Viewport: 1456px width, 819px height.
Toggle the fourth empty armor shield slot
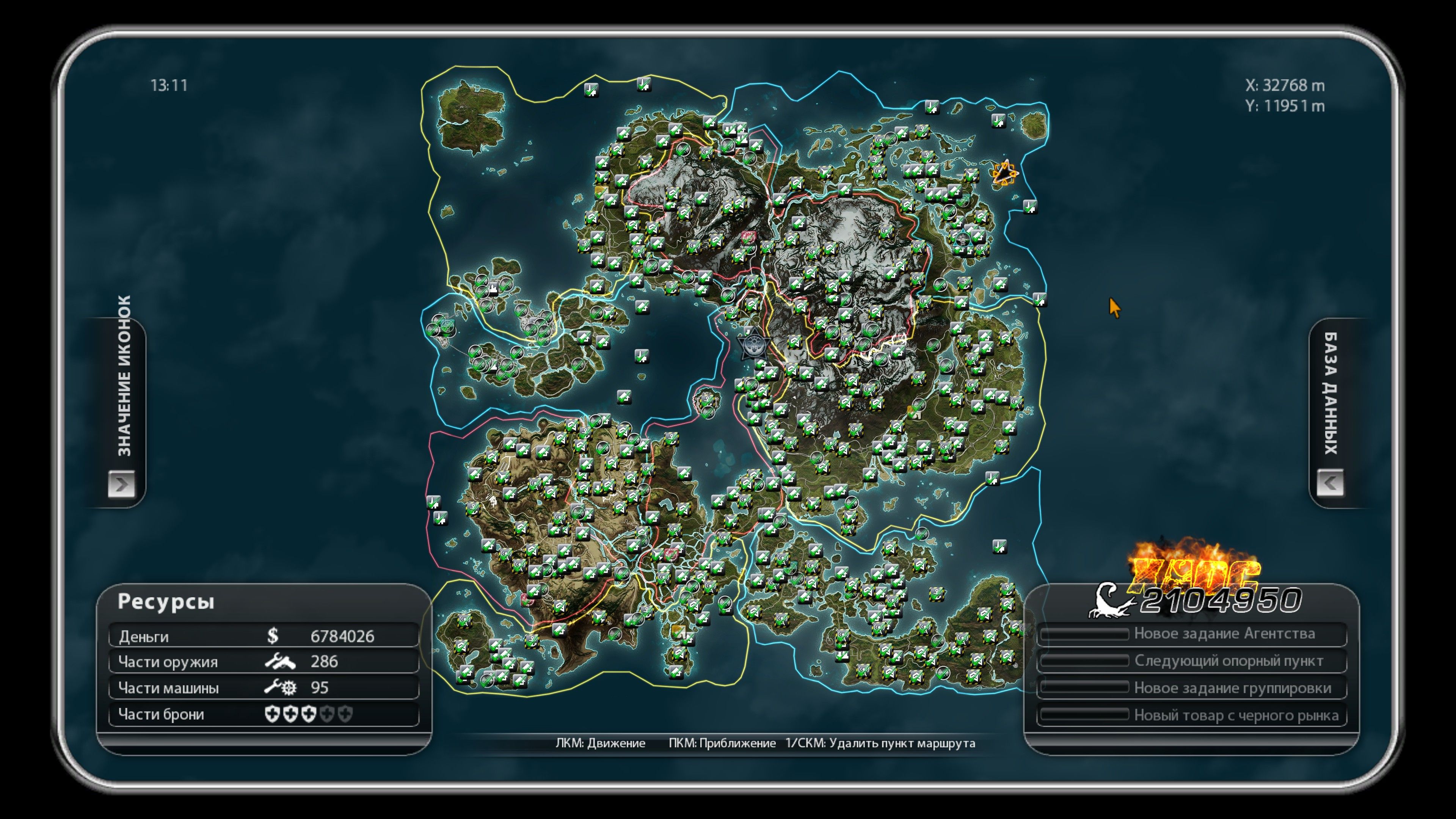[x=328, y=714]
